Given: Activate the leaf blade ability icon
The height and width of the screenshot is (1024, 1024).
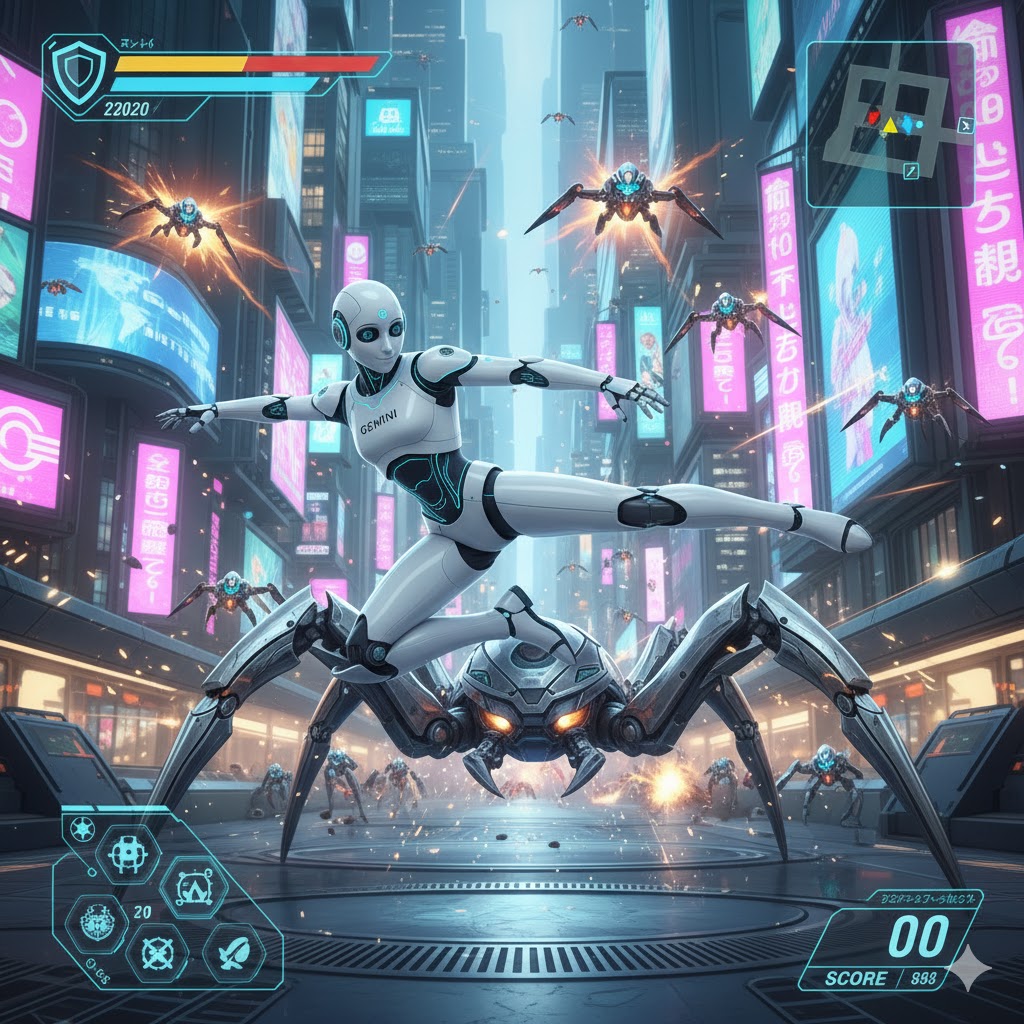Looking at the screenshot, I should (x=235, y=953).
